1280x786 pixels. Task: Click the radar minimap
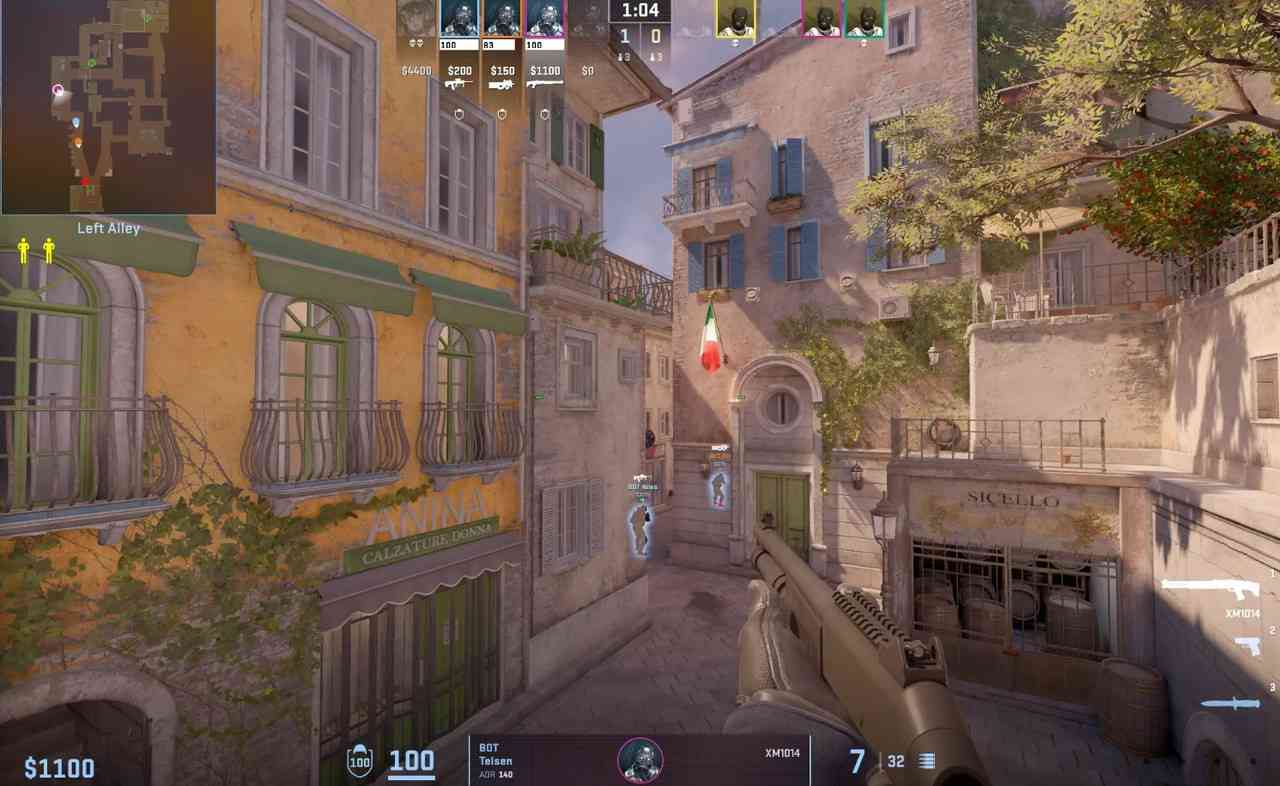tap(108, 106)
